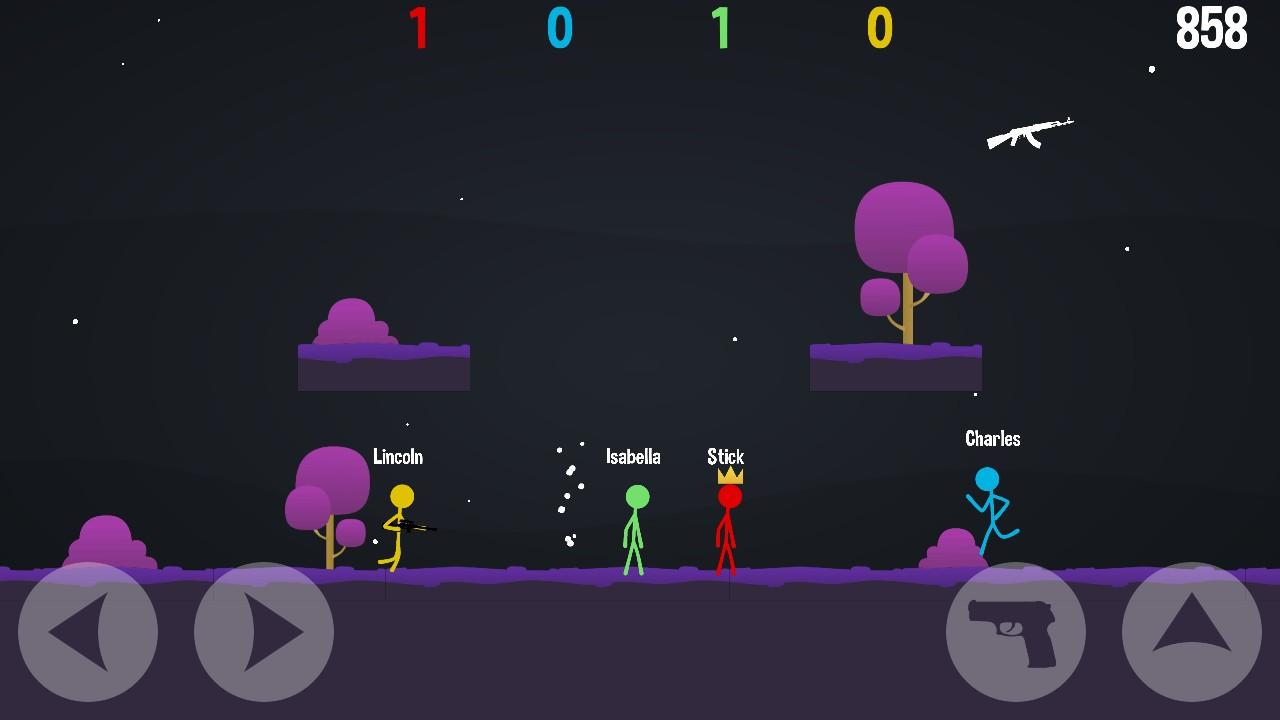Tap the crown above Stick's head
Viewport: 1280px width, 720px height.
click(727, 477)
